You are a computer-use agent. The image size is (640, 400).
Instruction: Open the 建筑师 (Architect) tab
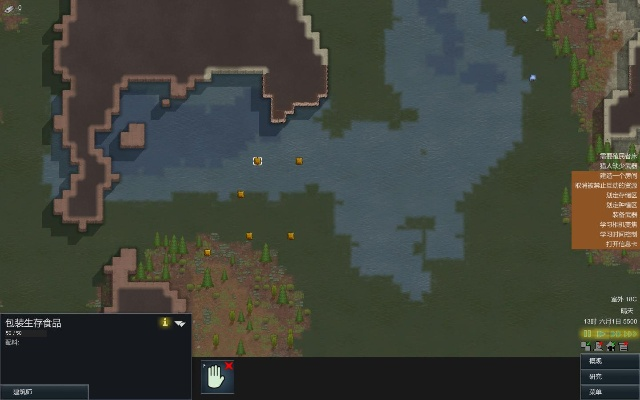point(44,392)
